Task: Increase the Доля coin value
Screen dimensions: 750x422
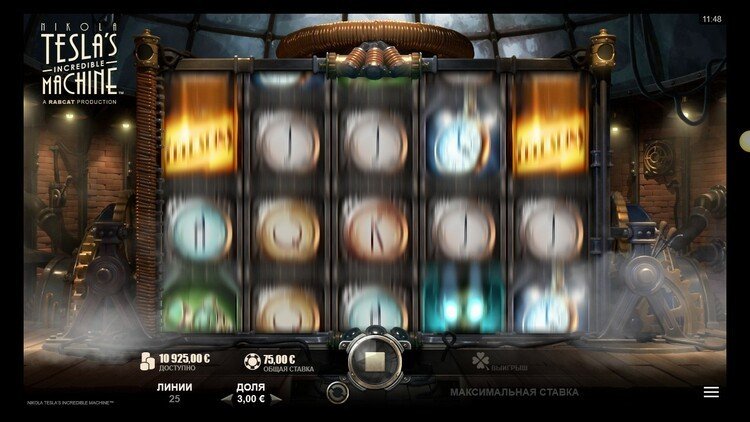Action: pos(277,398)
